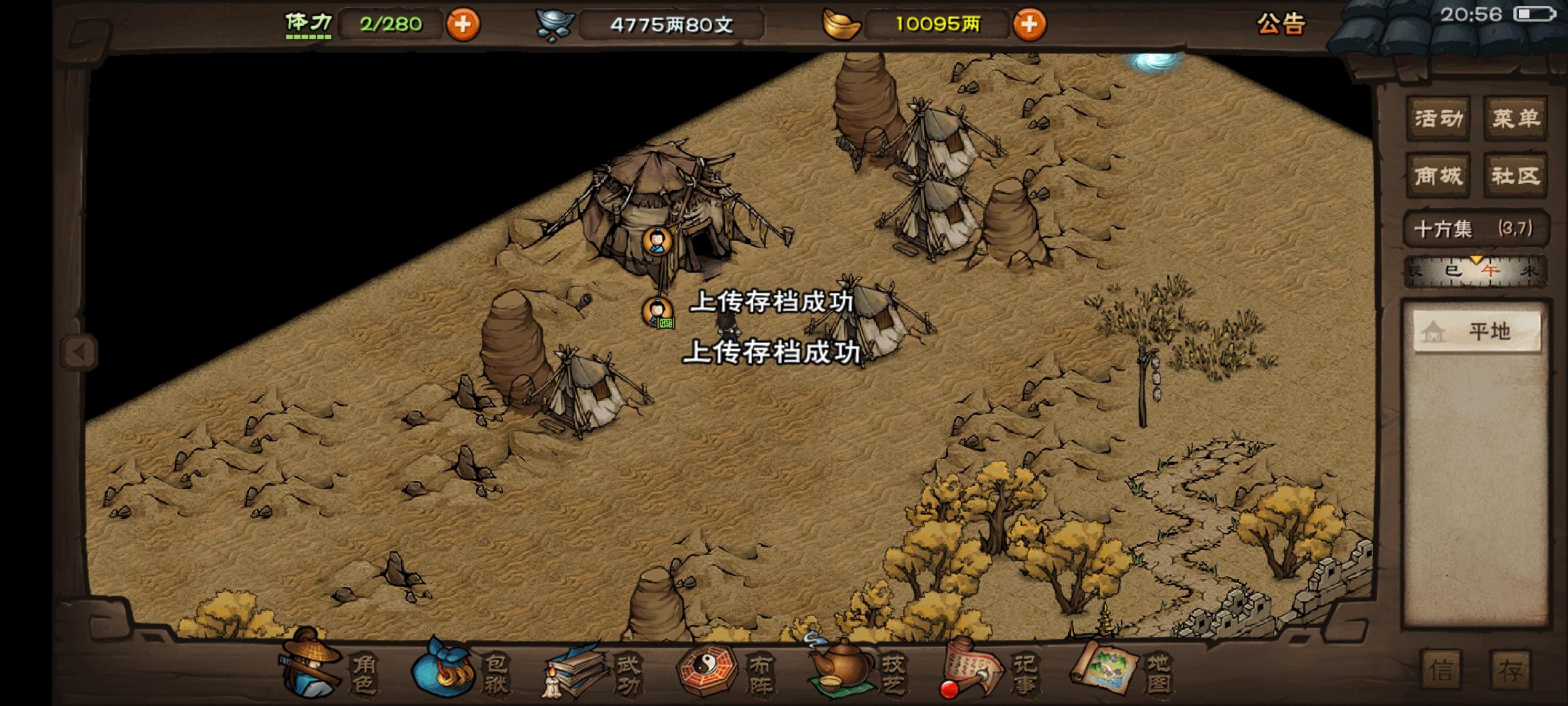Open the 社区 community panel

[1516, 175]
